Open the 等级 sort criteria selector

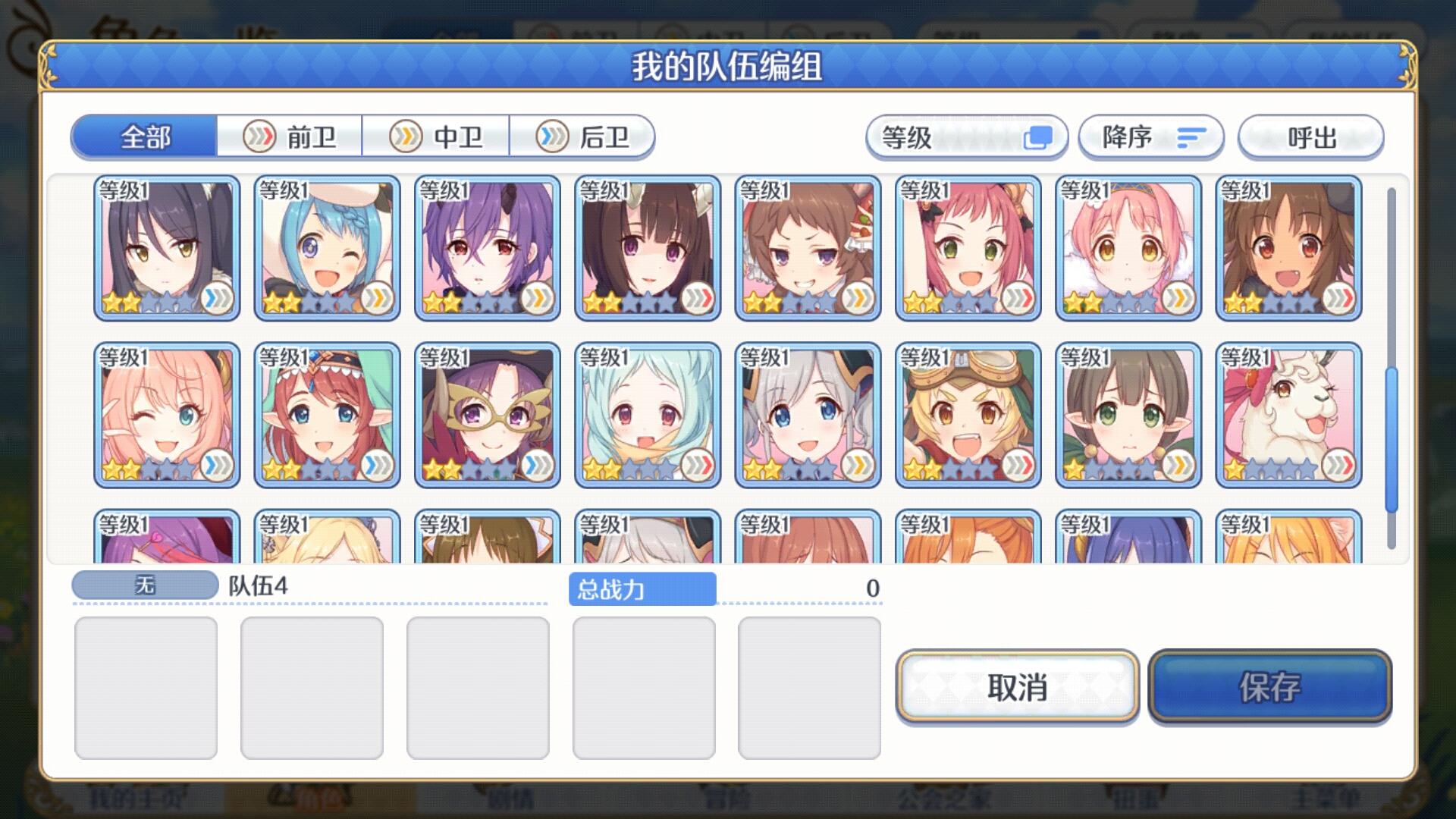[968, 136]
